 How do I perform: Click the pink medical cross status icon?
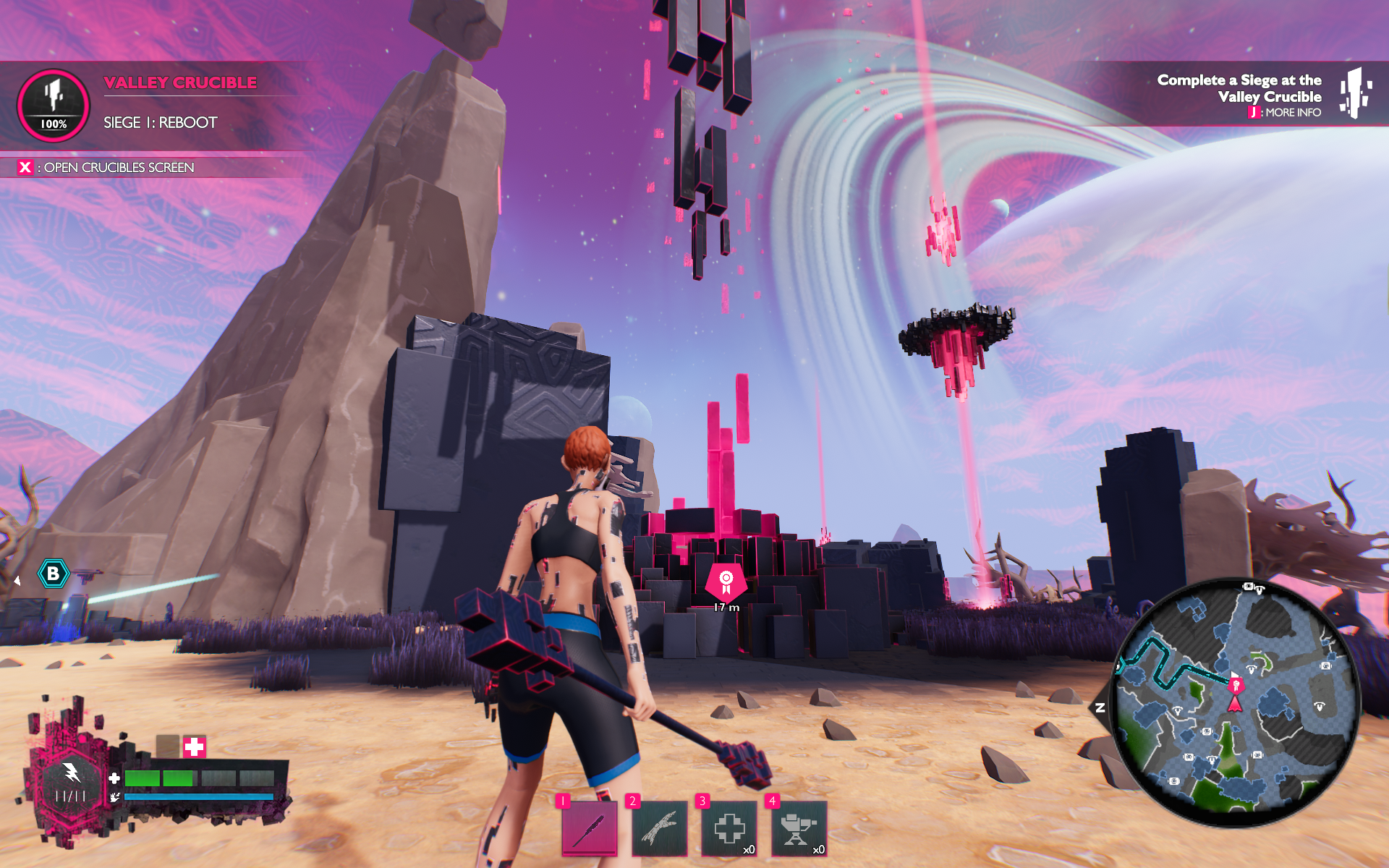click(194, 746)
